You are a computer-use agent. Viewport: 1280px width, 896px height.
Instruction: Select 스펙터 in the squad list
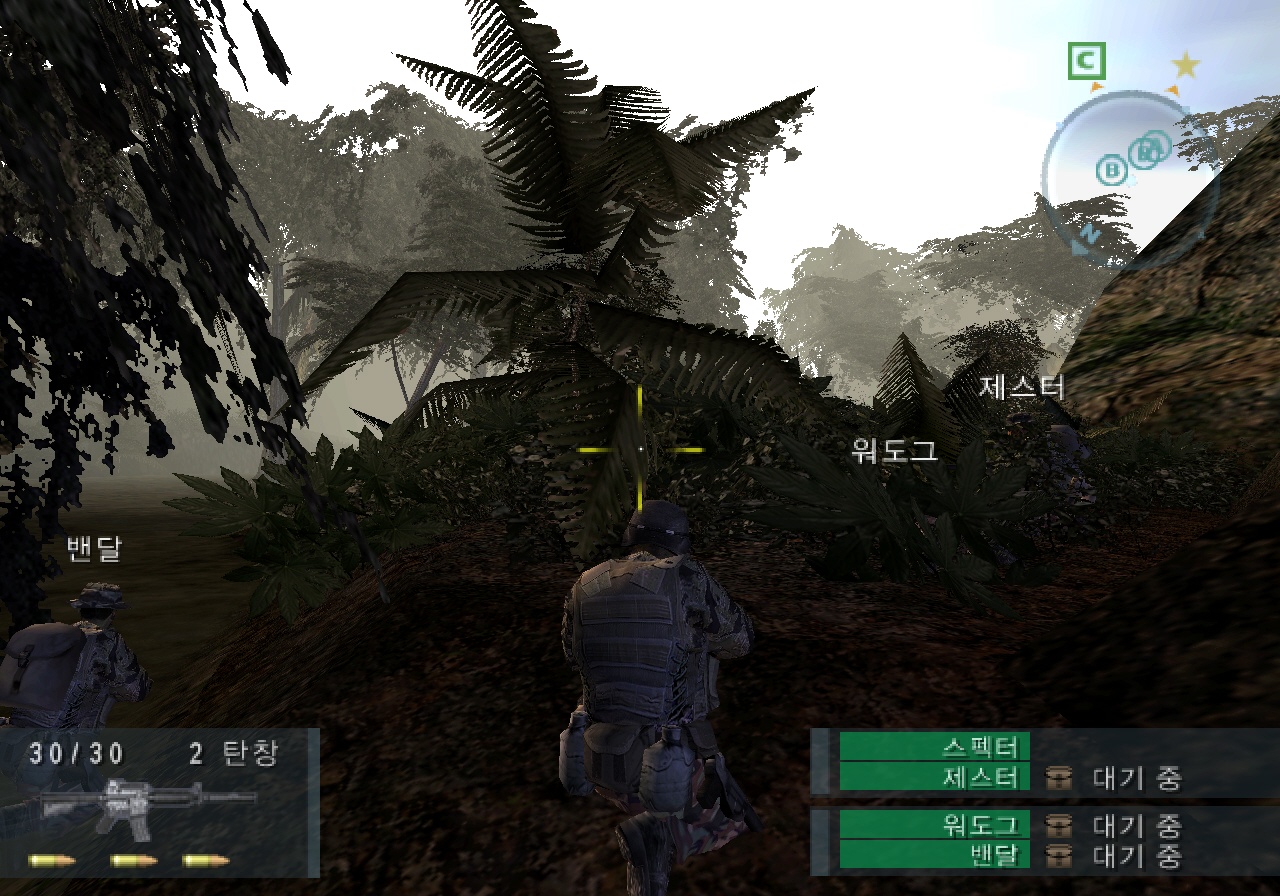point(934,747)
